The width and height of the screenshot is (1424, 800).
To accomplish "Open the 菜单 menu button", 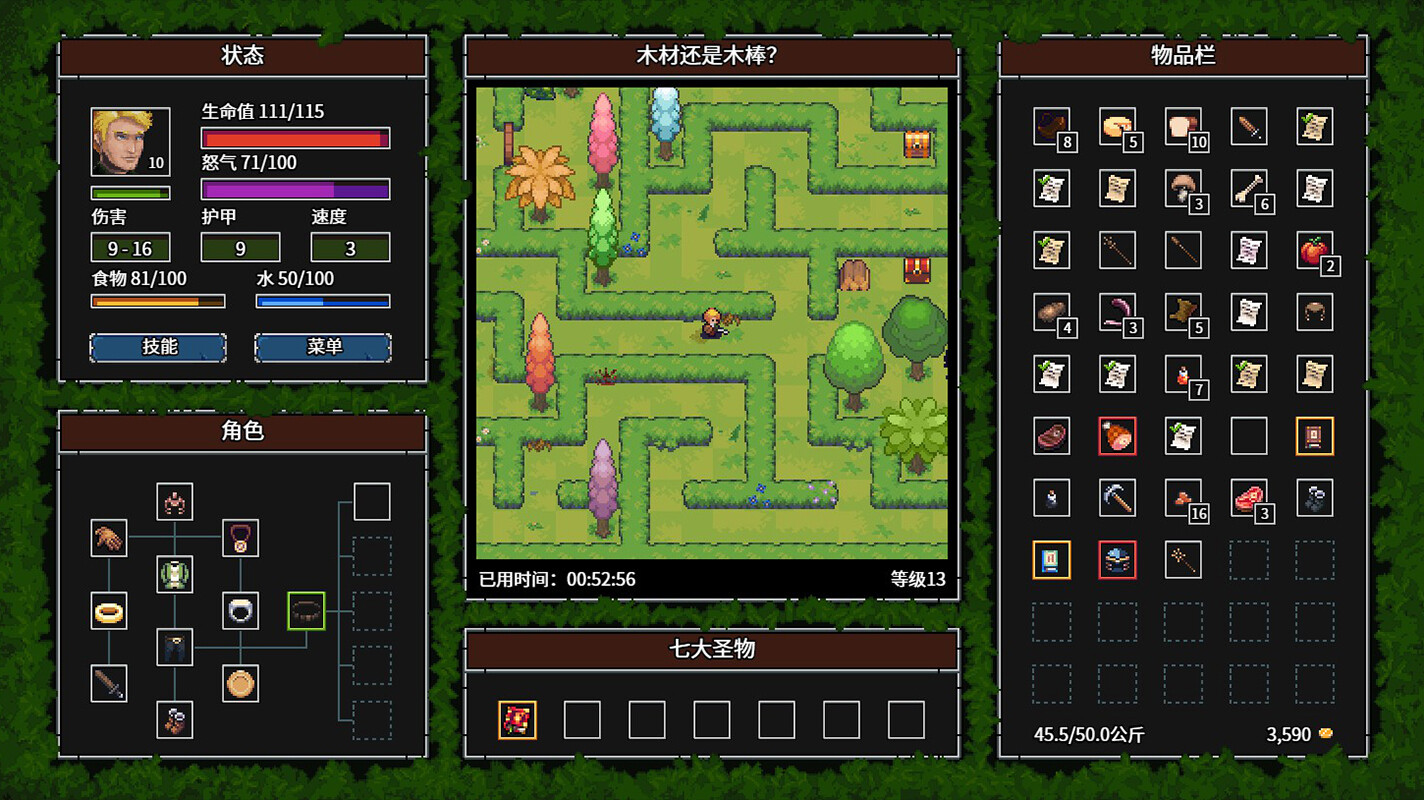I will coord(323,347).
